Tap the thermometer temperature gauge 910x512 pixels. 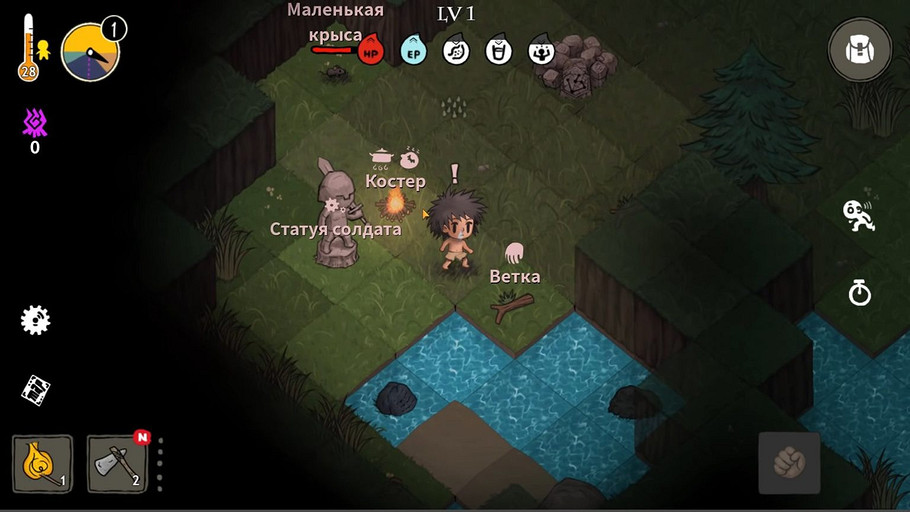tap(28, 47)
